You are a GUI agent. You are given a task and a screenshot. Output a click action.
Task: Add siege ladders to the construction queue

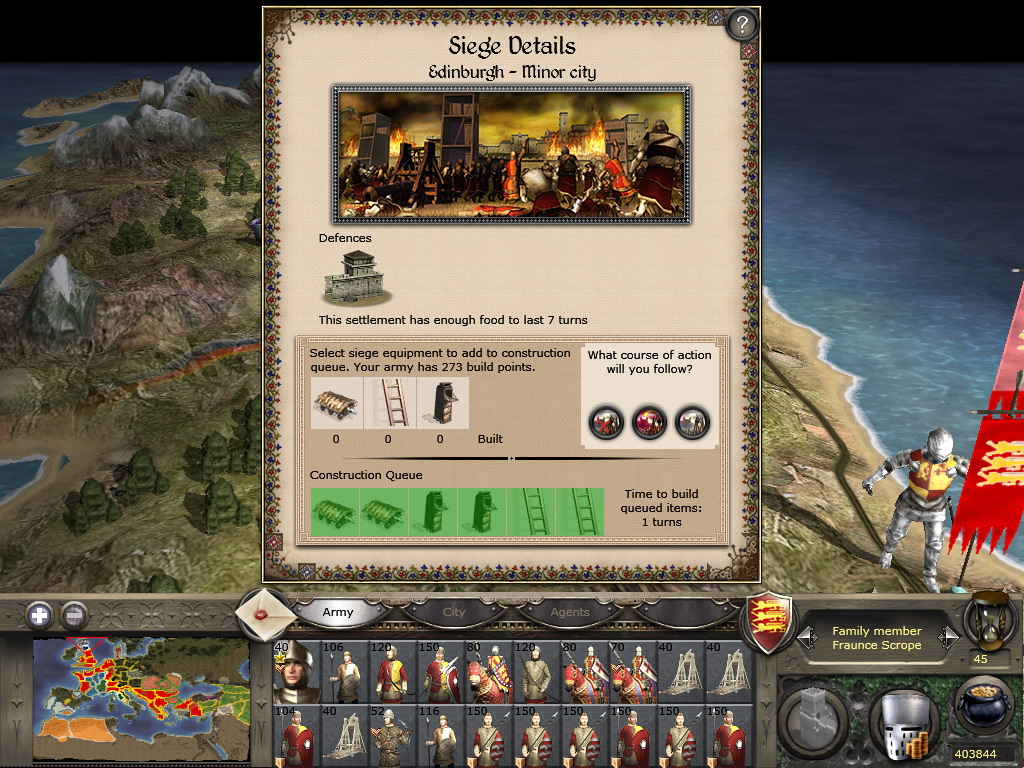point(388,403)
